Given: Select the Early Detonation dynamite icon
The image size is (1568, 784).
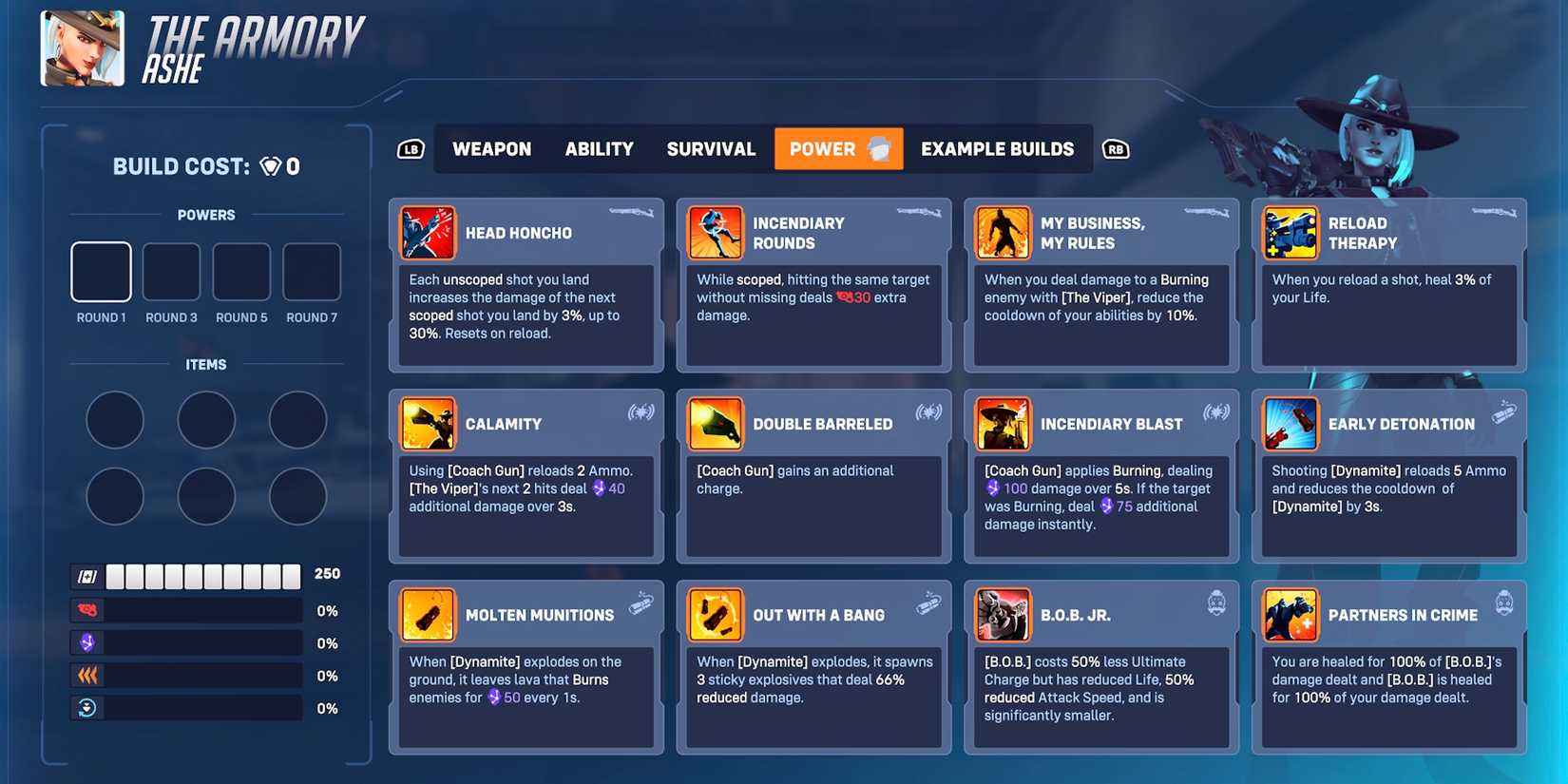Looking at the screenshot, I should 1291,424.
